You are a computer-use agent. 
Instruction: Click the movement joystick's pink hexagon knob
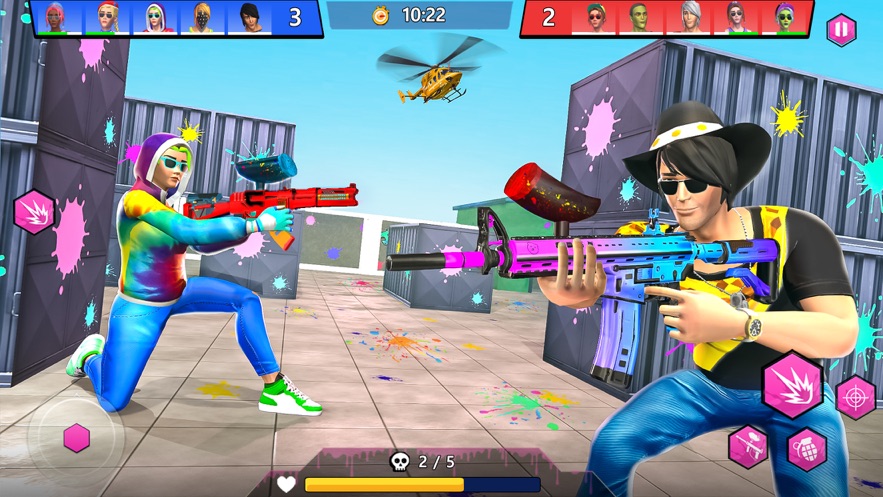click(x=76, y=438)
